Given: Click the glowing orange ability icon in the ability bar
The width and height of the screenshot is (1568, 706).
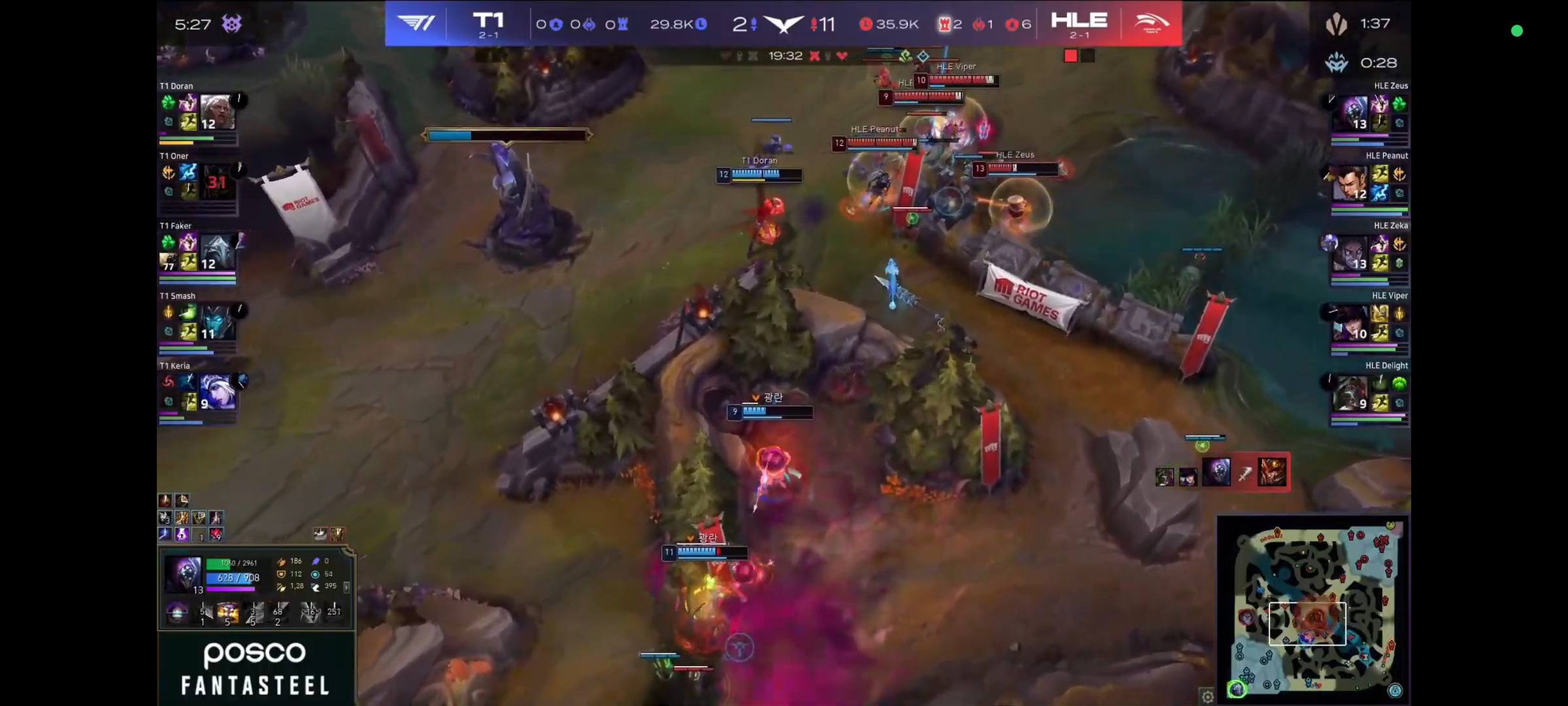Looking at the screenshot, I should coord(228,612).
